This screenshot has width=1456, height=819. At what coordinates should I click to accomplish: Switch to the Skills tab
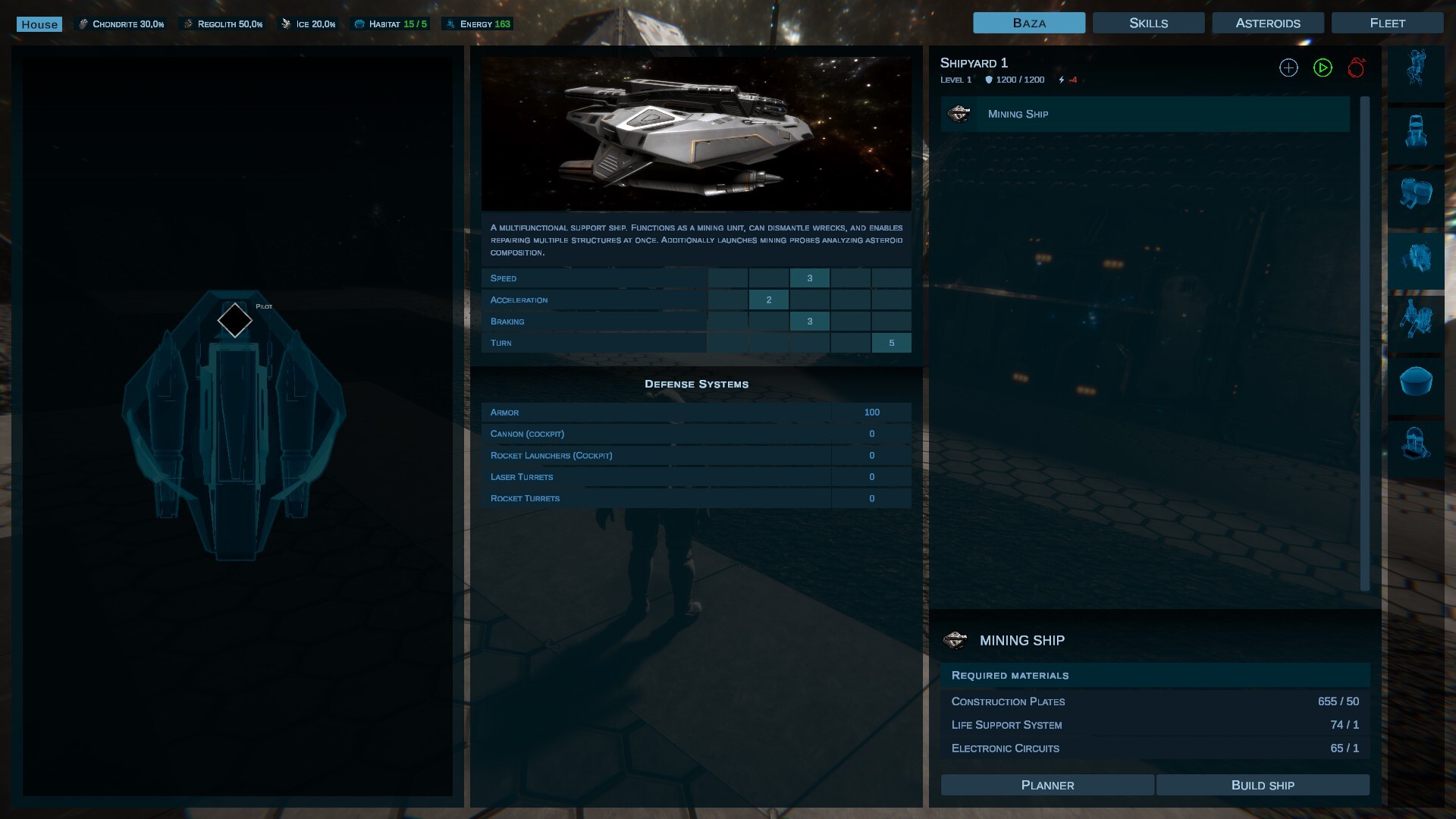[x=1147, y=22]
